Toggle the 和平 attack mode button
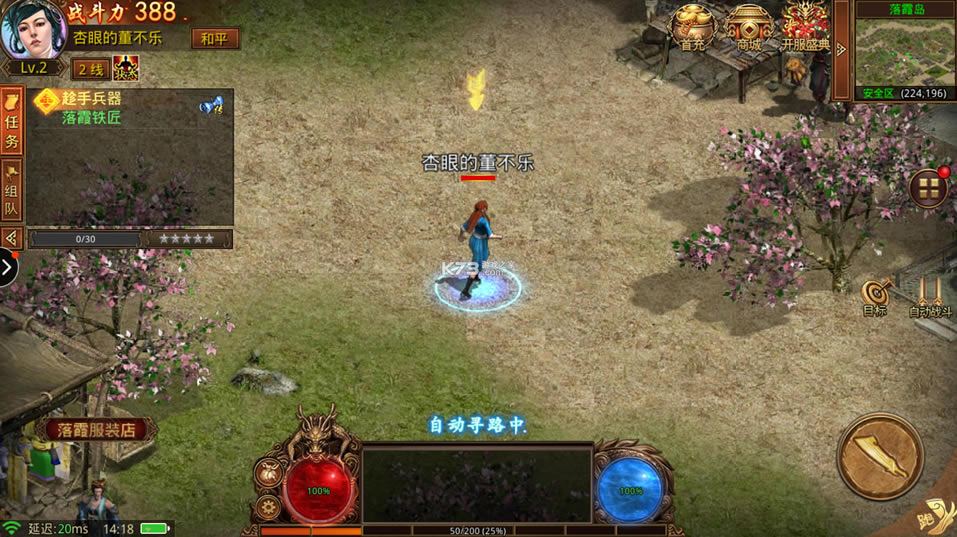 (x=214, y=39)
